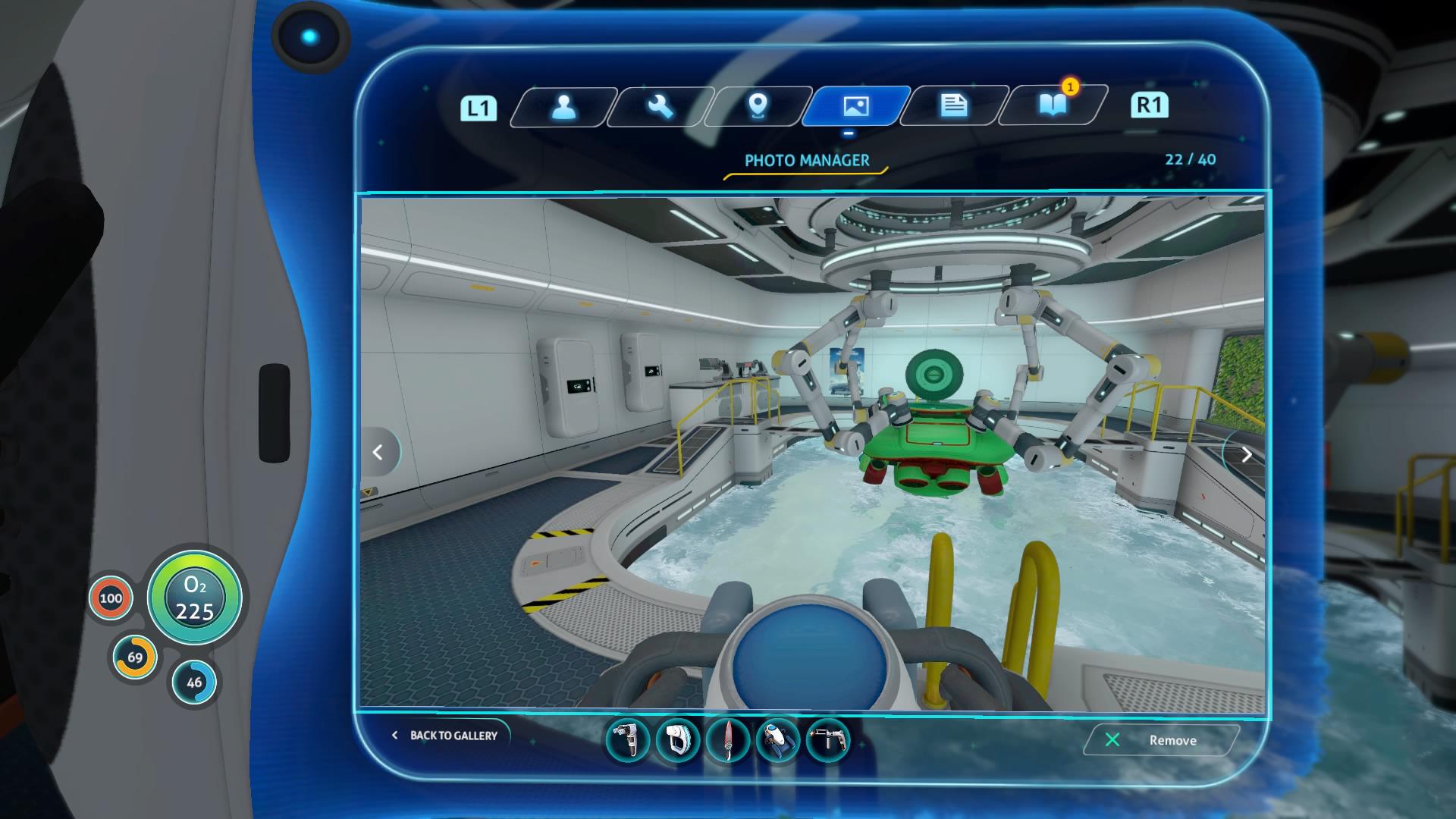Go to the previous photo with left chevron
Screen dimensions: 1456x819
tap(377, 451)
